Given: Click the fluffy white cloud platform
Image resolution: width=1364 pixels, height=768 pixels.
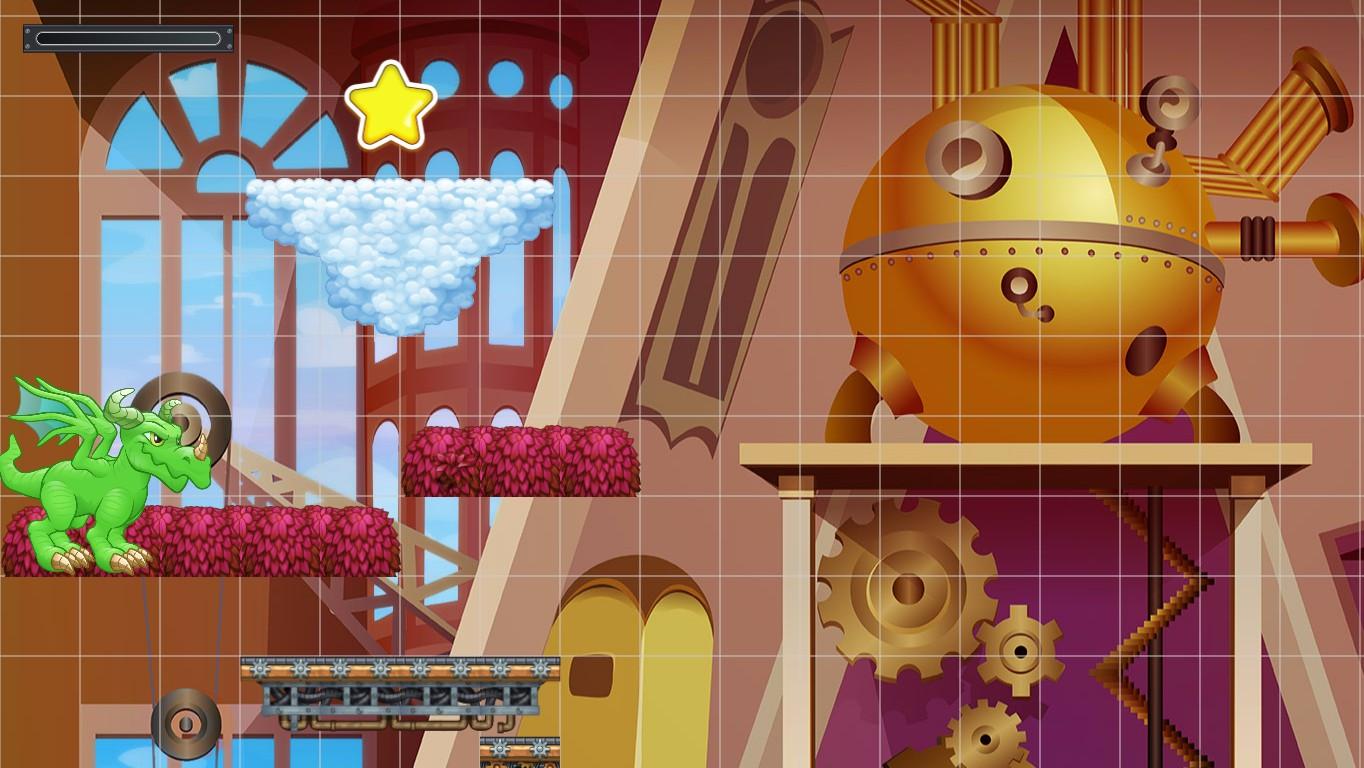Looking at the screenshot, I should coord(395,230).
